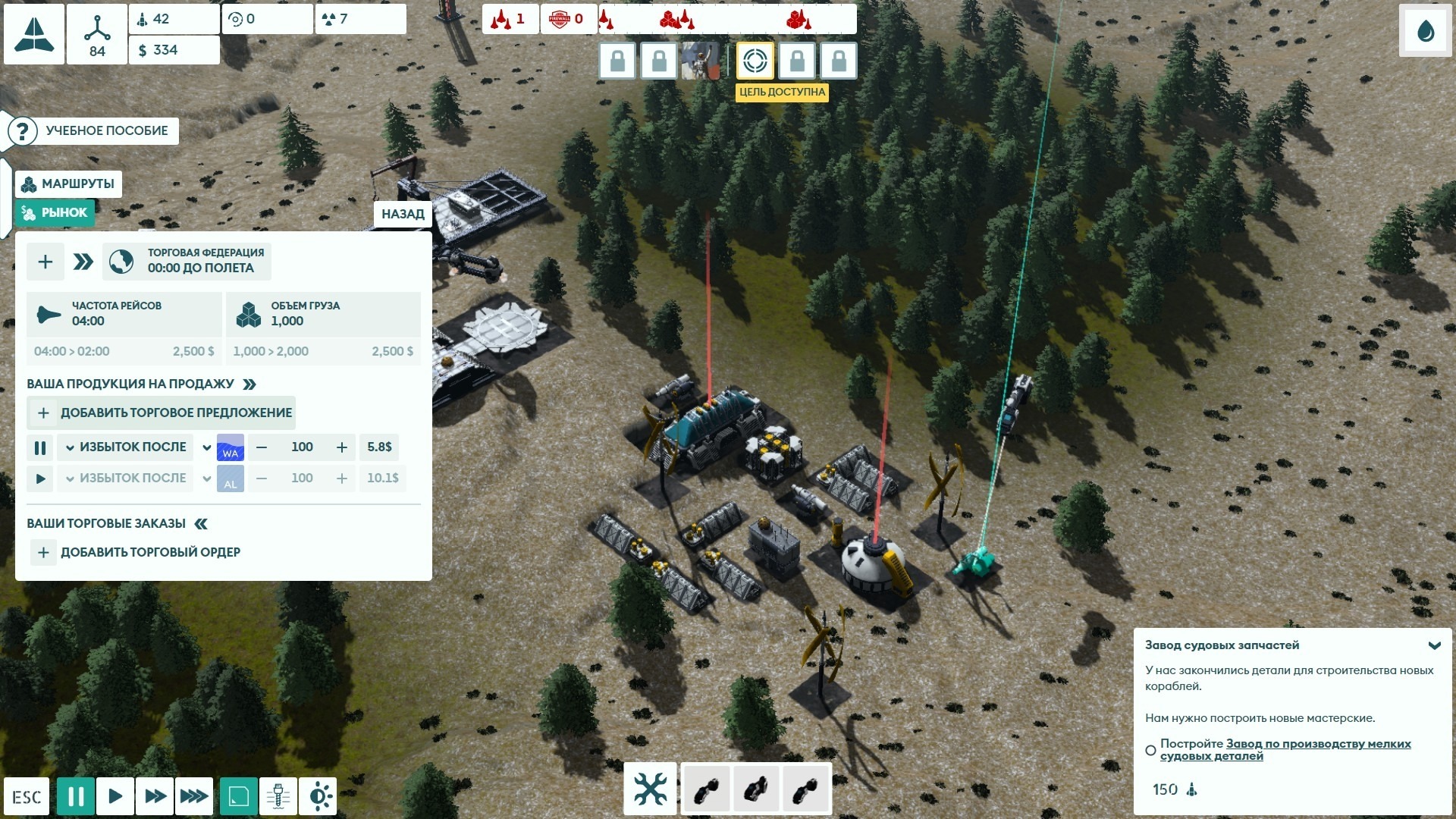Upgrade flight frequency for 2,500 $

124,351
